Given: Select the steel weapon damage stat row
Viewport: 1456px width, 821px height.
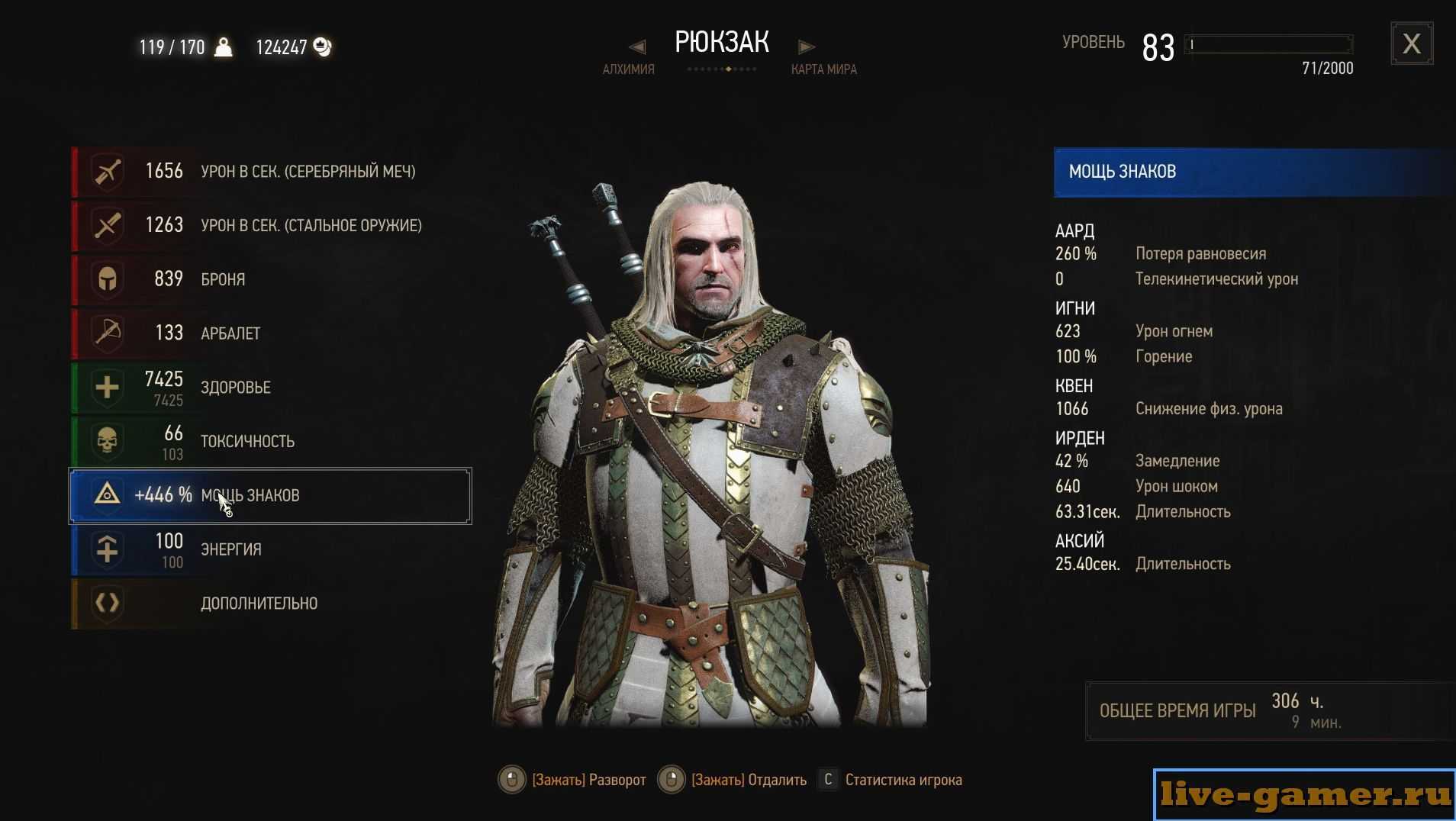Looking at the screenshot, I should 271,226.
